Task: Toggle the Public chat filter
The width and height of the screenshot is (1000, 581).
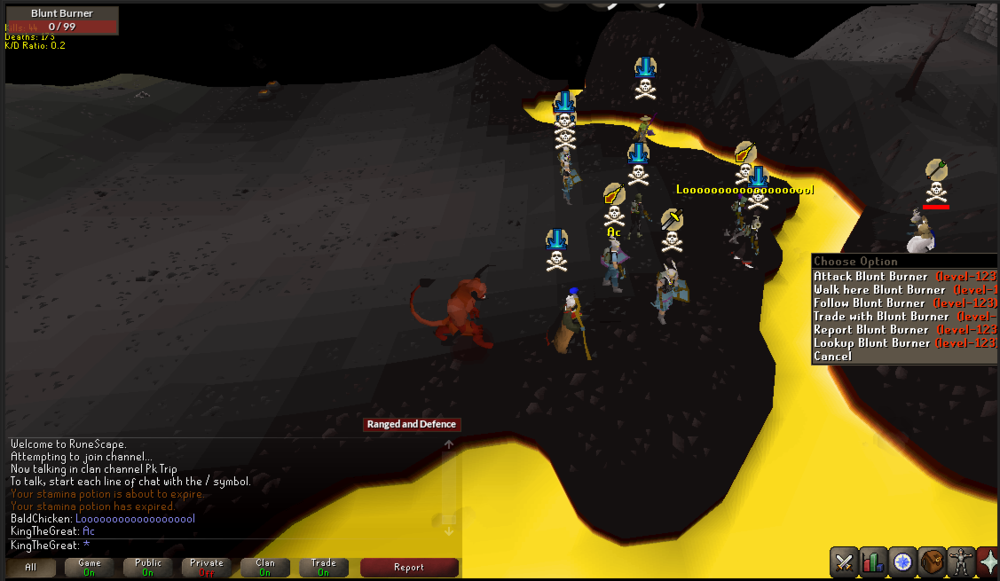Action: [148, 567]
